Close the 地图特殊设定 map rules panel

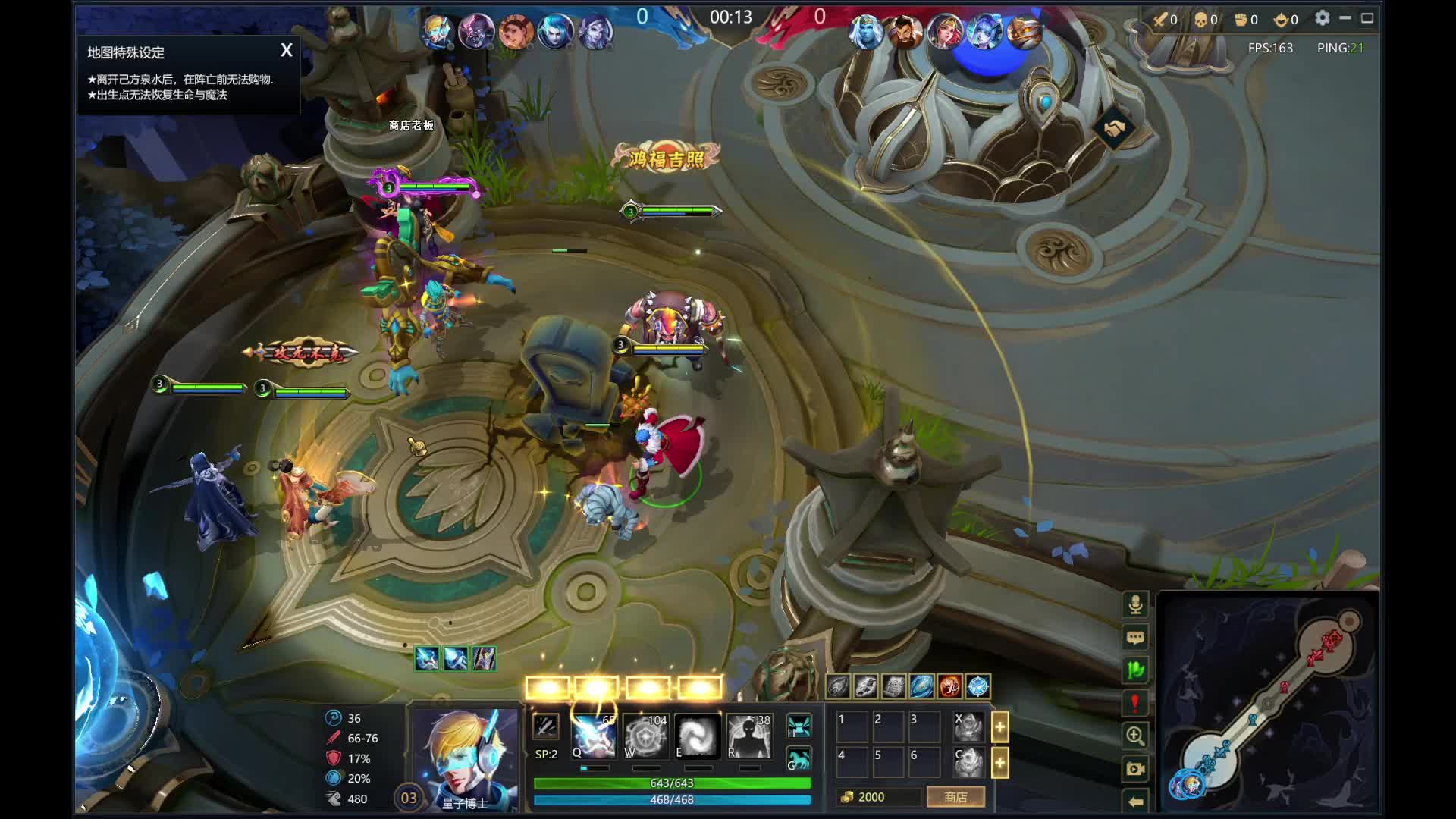286,50
